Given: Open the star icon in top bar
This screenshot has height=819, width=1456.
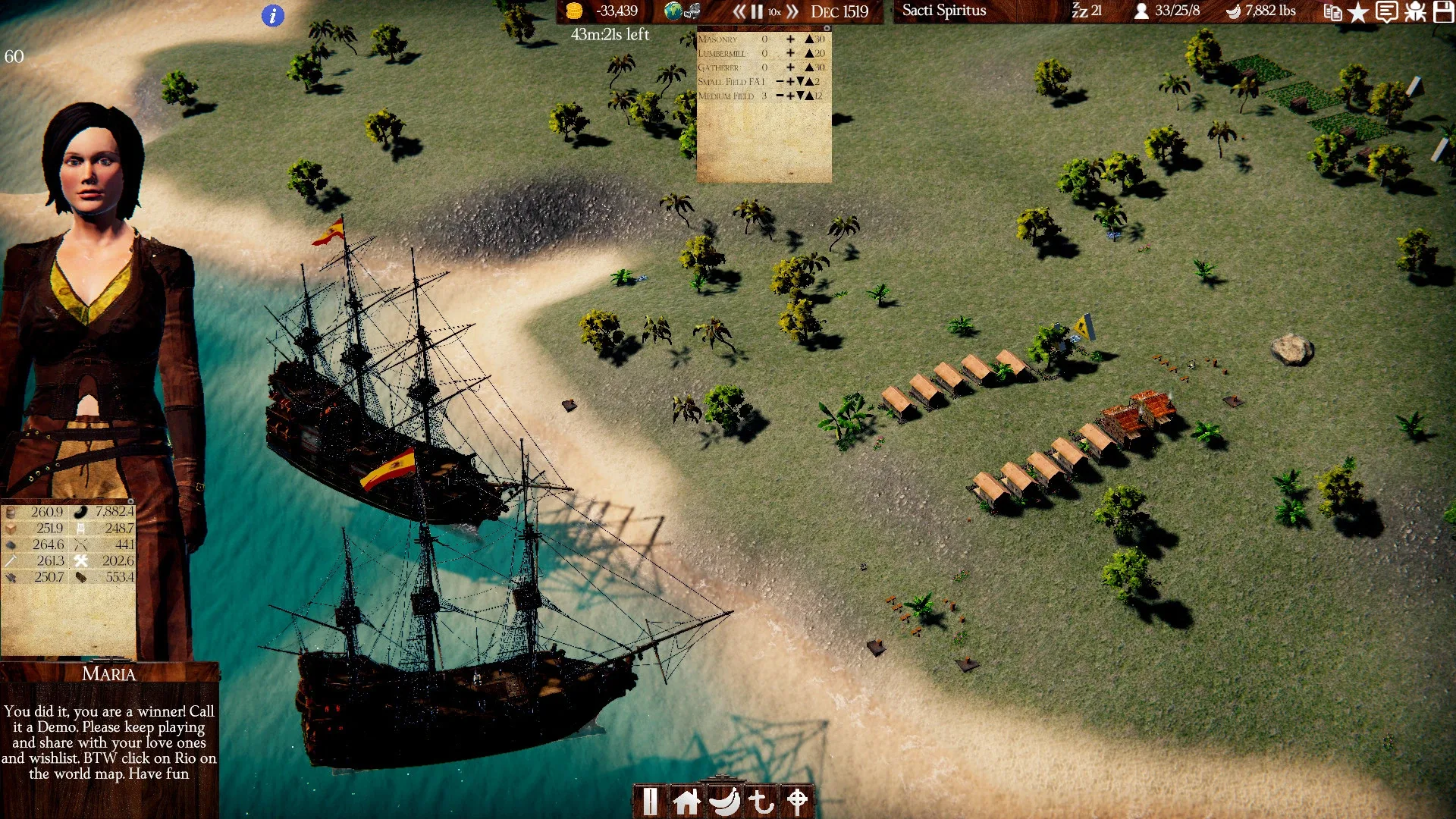Looking at the screenshot, I should (x=1358, y=12).
